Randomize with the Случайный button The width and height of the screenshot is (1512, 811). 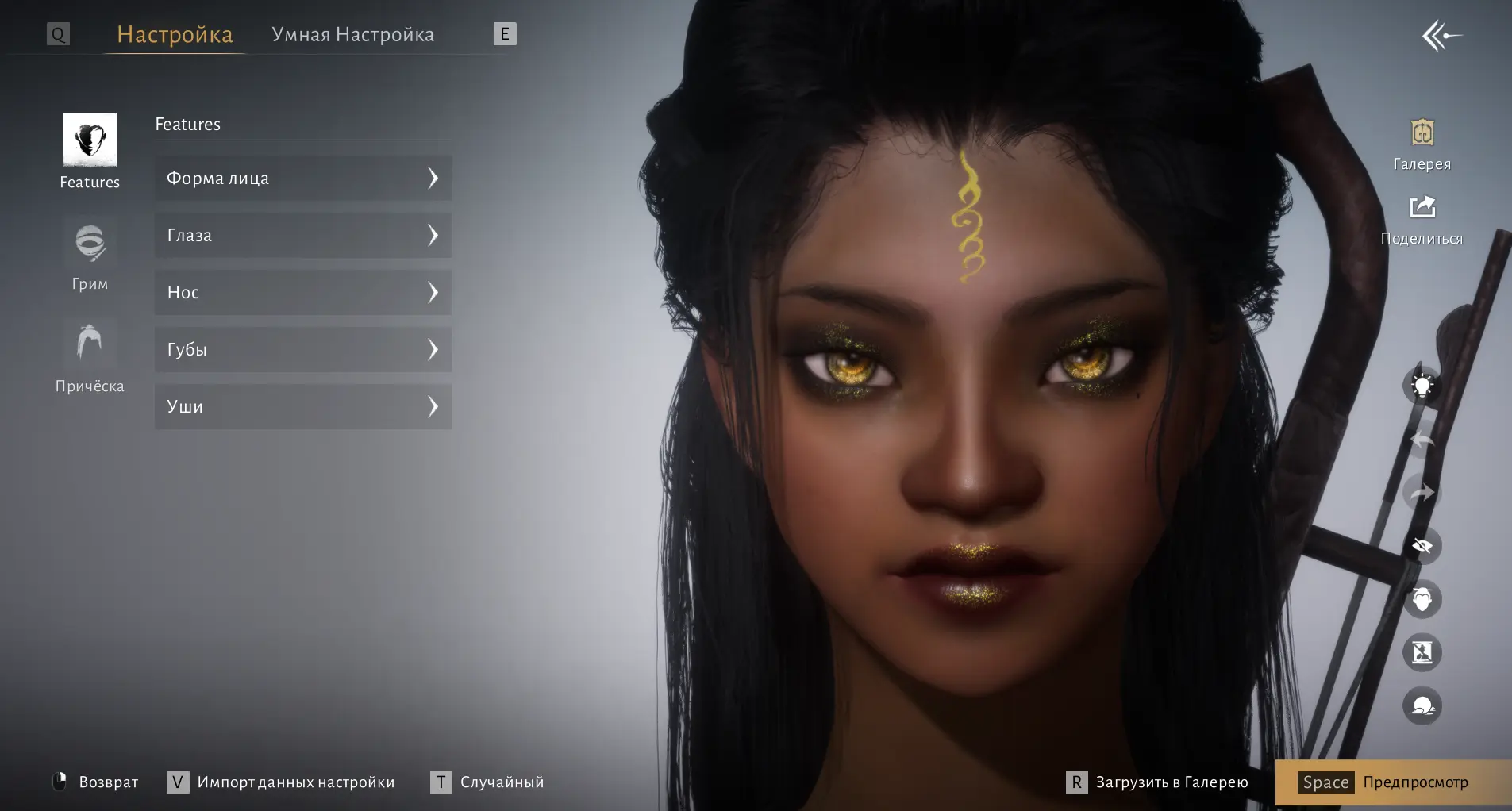487,782
